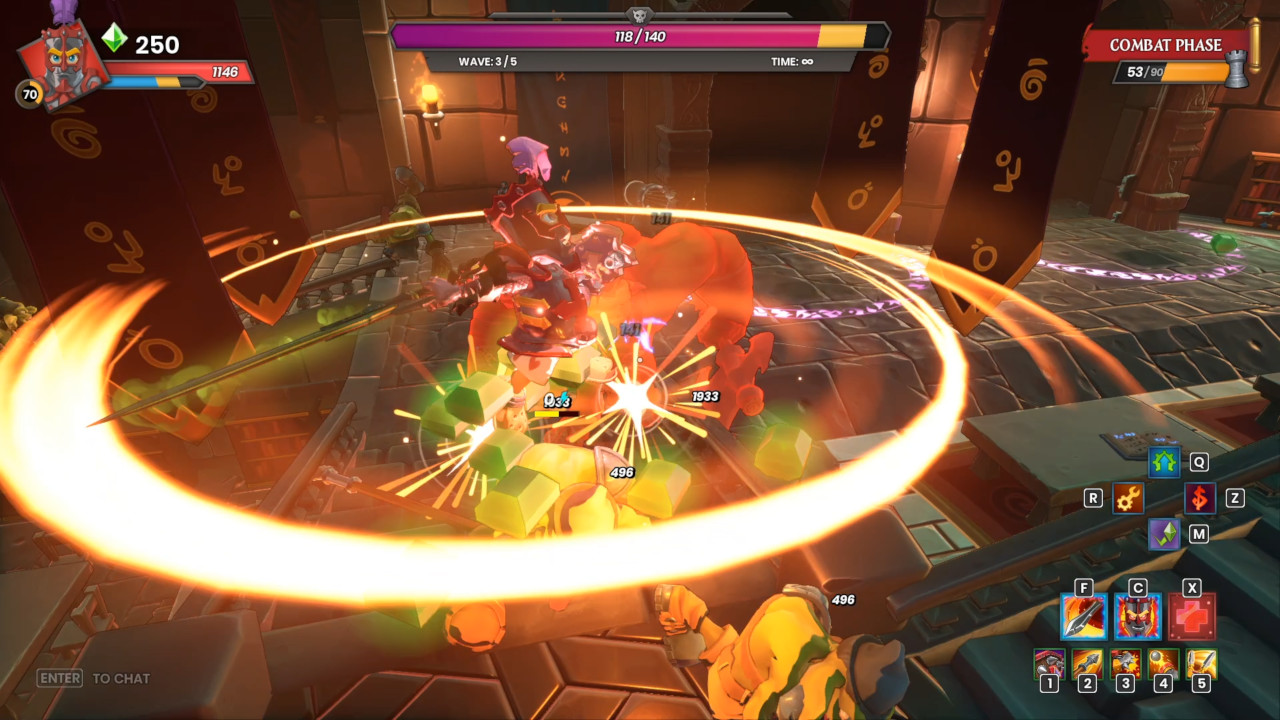Activate the spear sweep ability icon
Image resolution: width=1280 pixels, height=720 pixels.
click(x=1084, y=617)
